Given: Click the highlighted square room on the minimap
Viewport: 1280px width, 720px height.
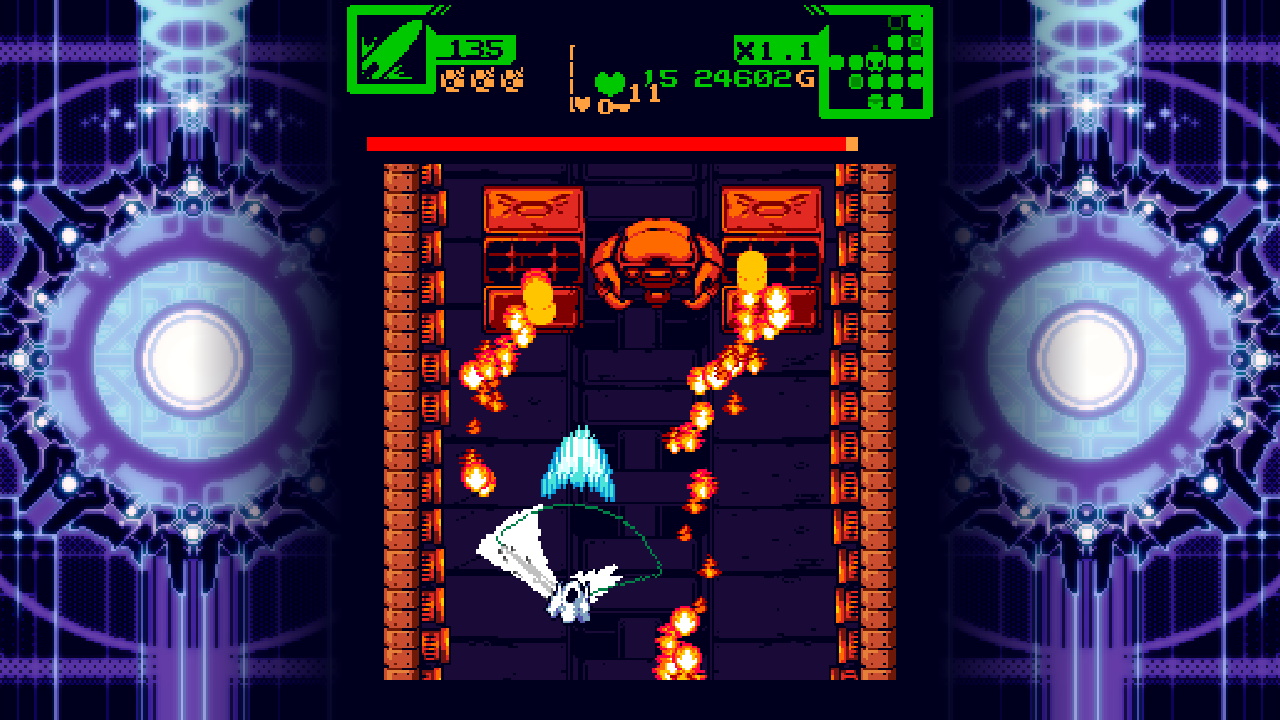Looking at the screenshot, I should tap(916, 41).
